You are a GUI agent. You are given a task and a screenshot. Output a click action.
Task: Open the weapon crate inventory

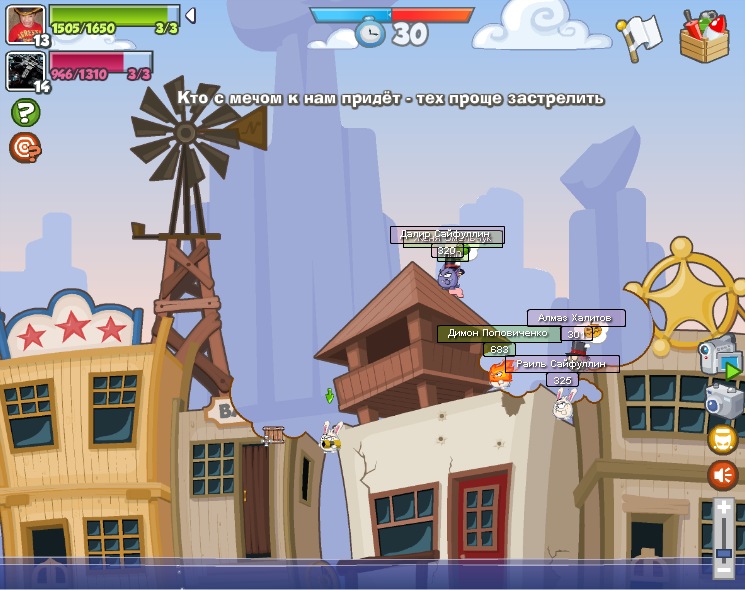click(x=704, y=37)
